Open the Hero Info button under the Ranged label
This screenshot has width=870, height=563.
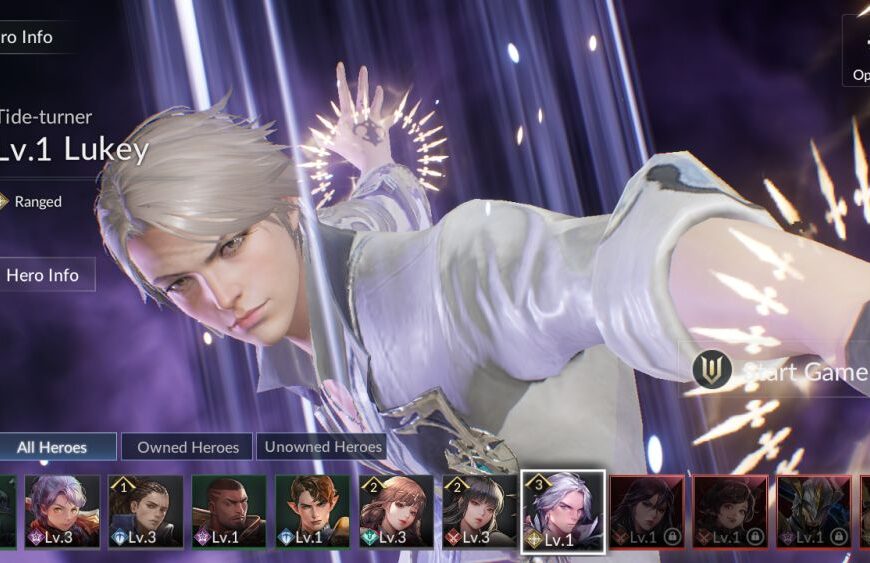(x=42, y=274)
